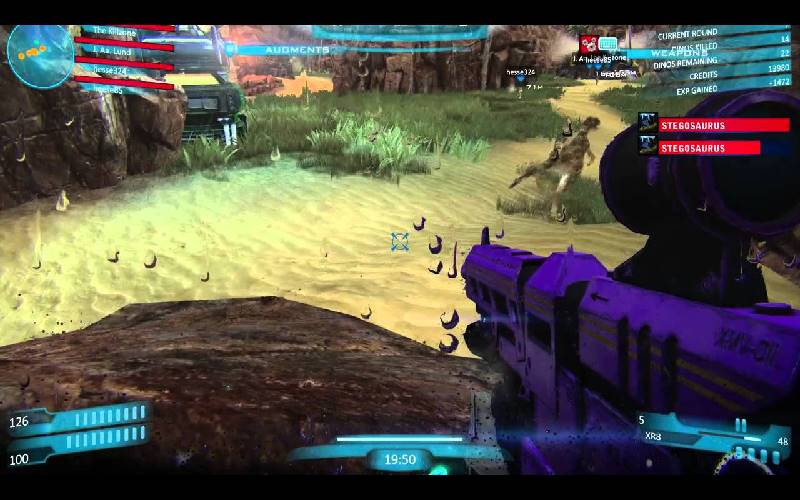Select the first Stegosaurus target entry
Viewport: 800px width, 500px height.
(708, 125)
